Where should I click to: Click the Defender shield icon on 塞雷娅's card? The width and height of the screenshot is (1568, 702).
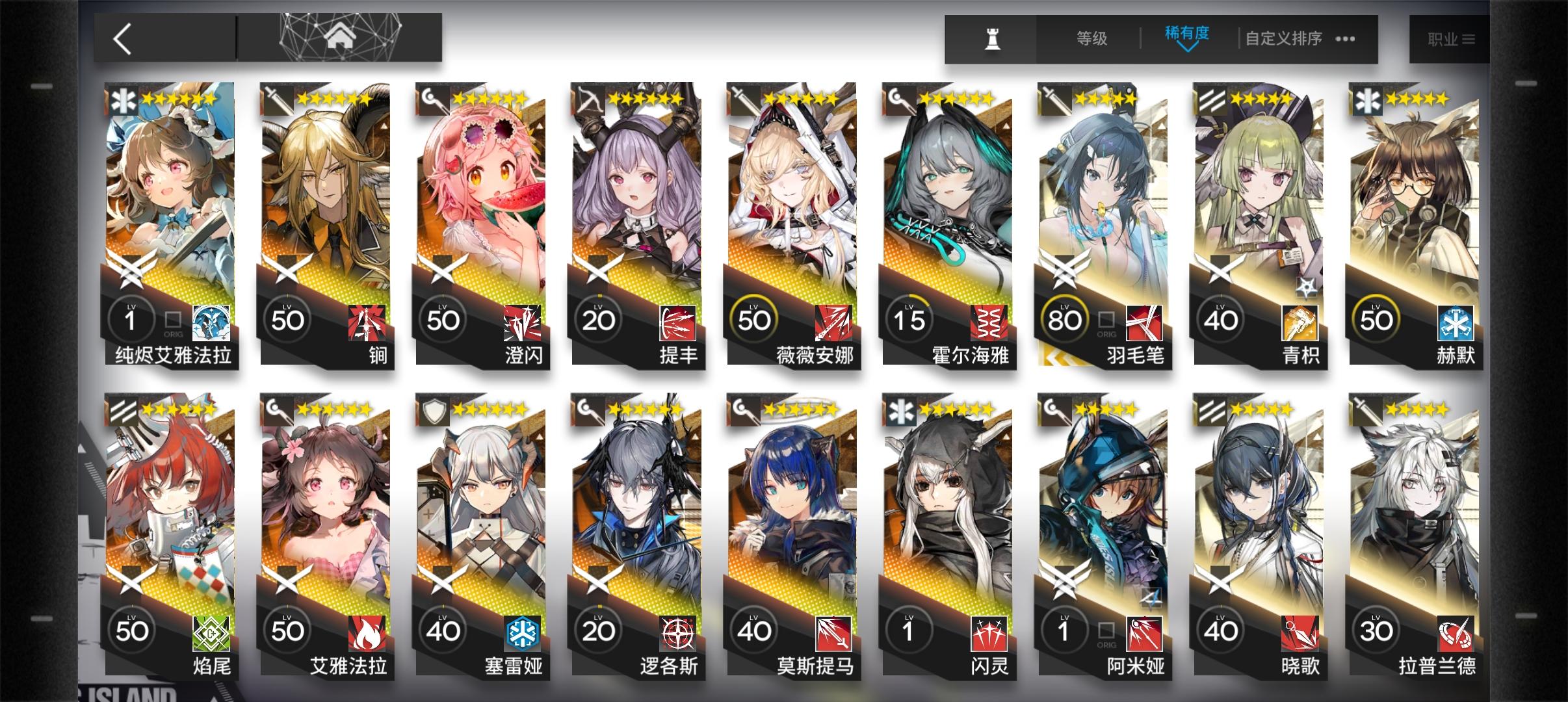coord(434,411)
